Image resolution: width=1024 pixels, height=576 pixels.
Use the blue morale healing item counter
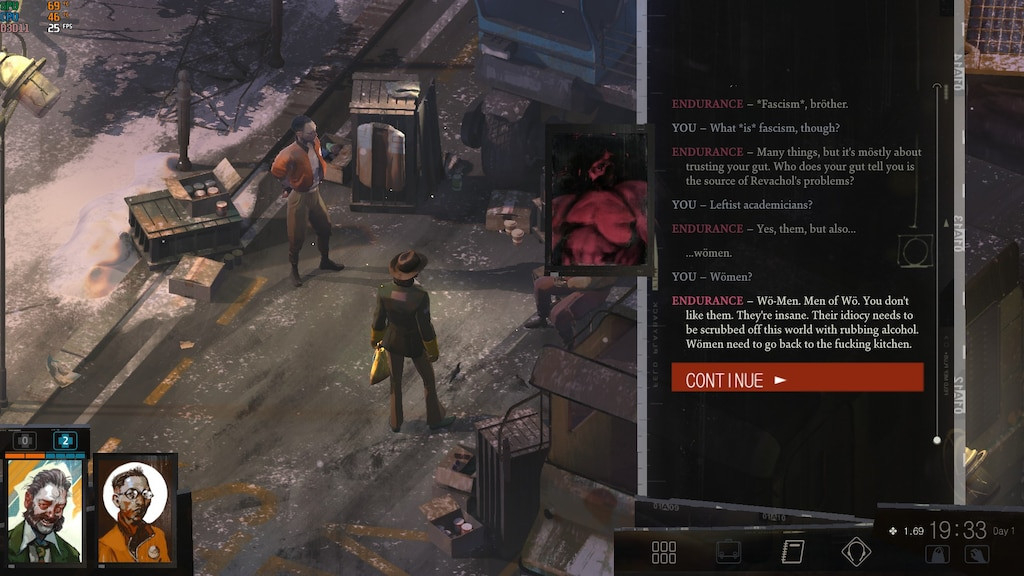[65, 441]
